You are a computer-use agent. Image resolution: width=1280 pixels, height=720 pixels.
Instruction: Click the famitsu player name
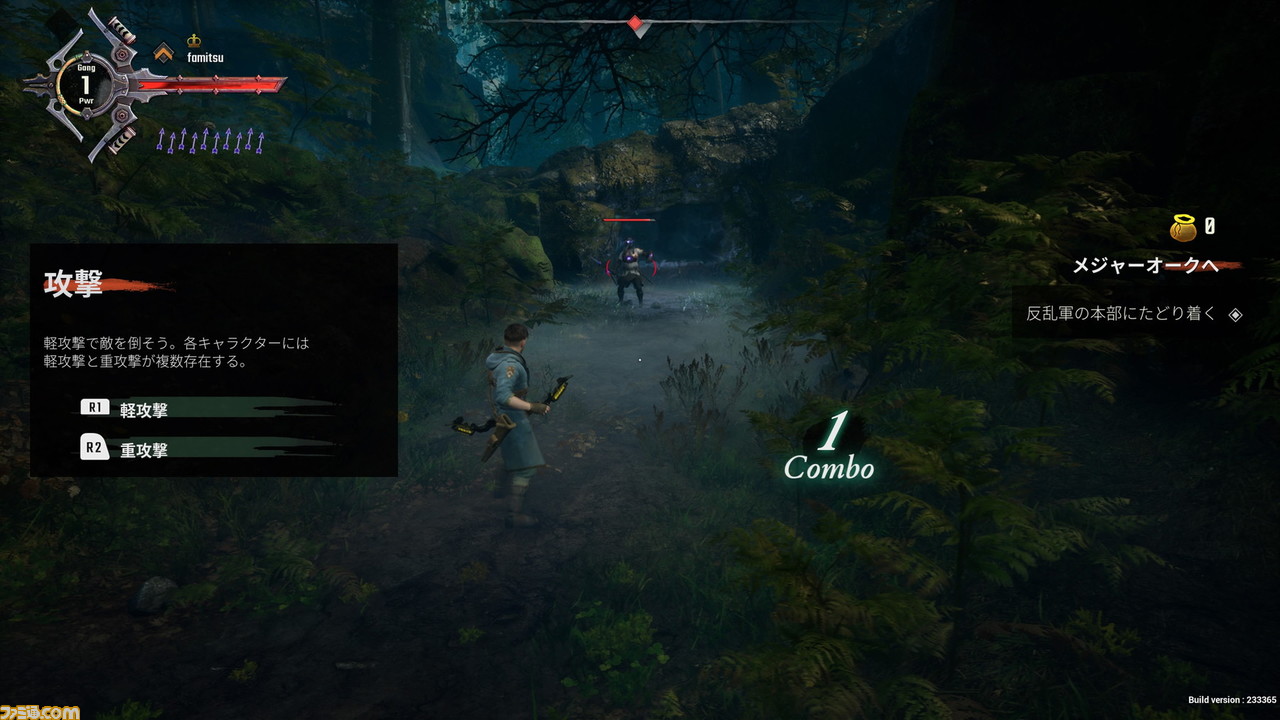(205, 58)
